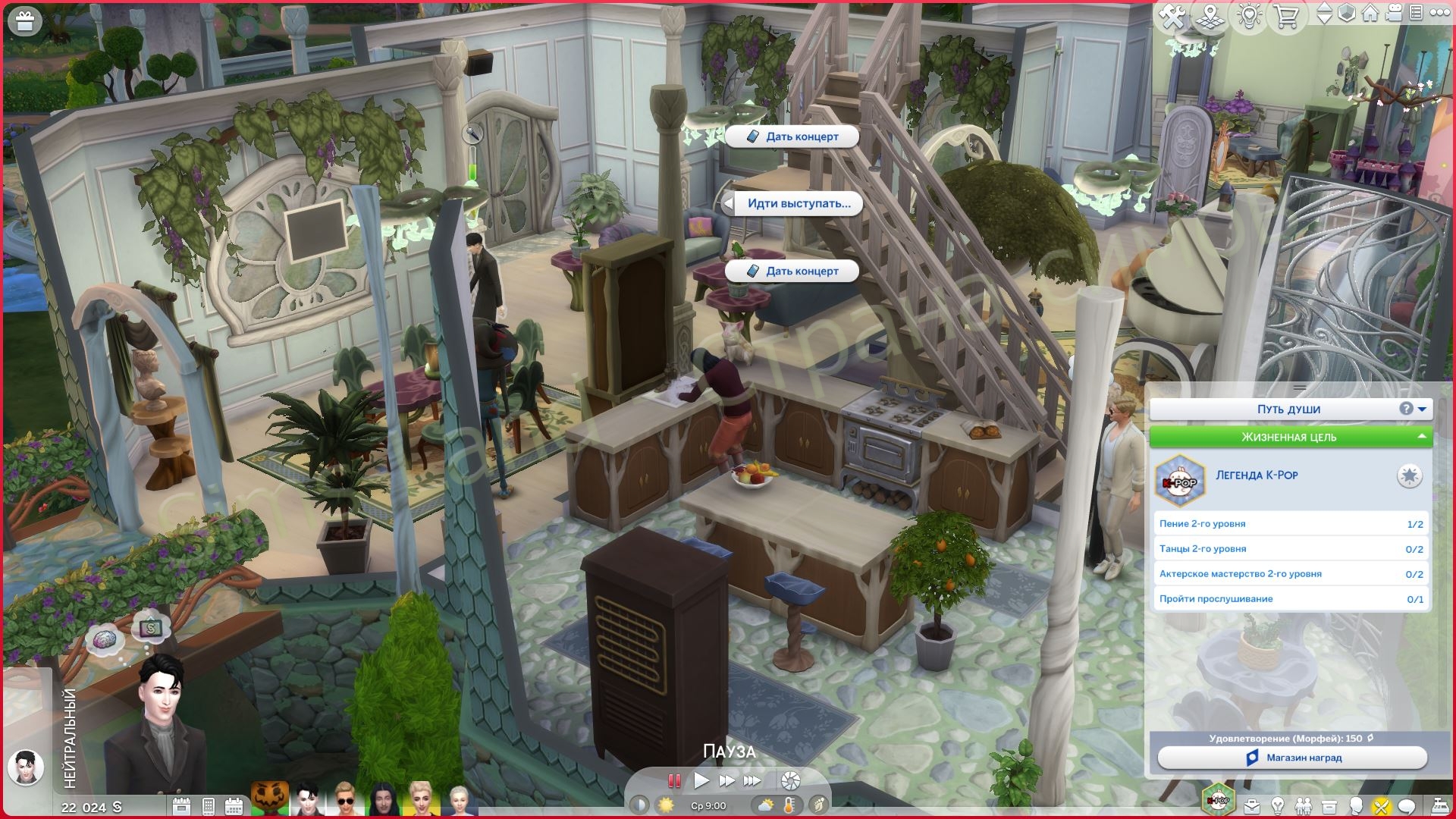Viewport: 1456px width, 819px height.
Task: Show the relationships panel with two figures
Action: (x=1304, y=805)
